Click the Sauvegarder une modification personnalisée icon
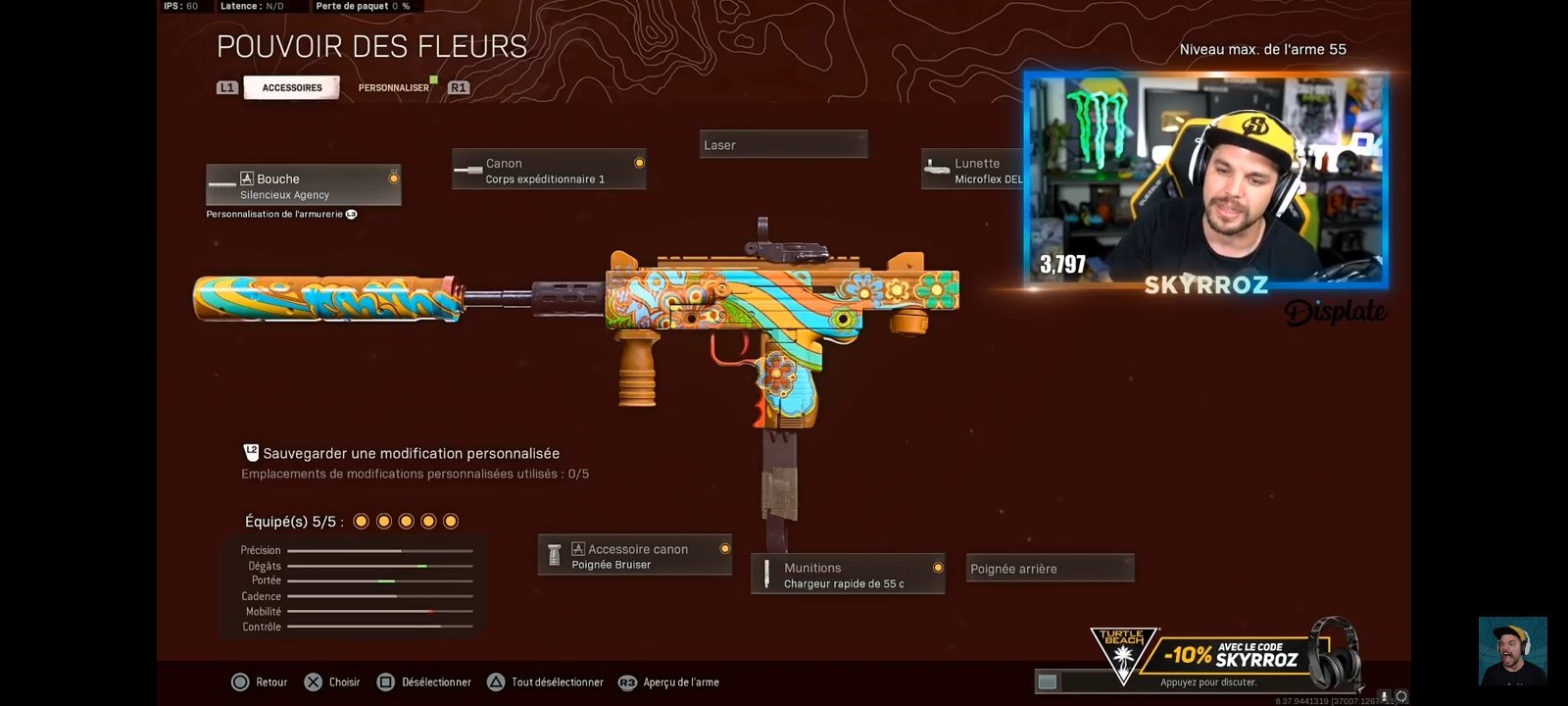 tap(251, 453)
